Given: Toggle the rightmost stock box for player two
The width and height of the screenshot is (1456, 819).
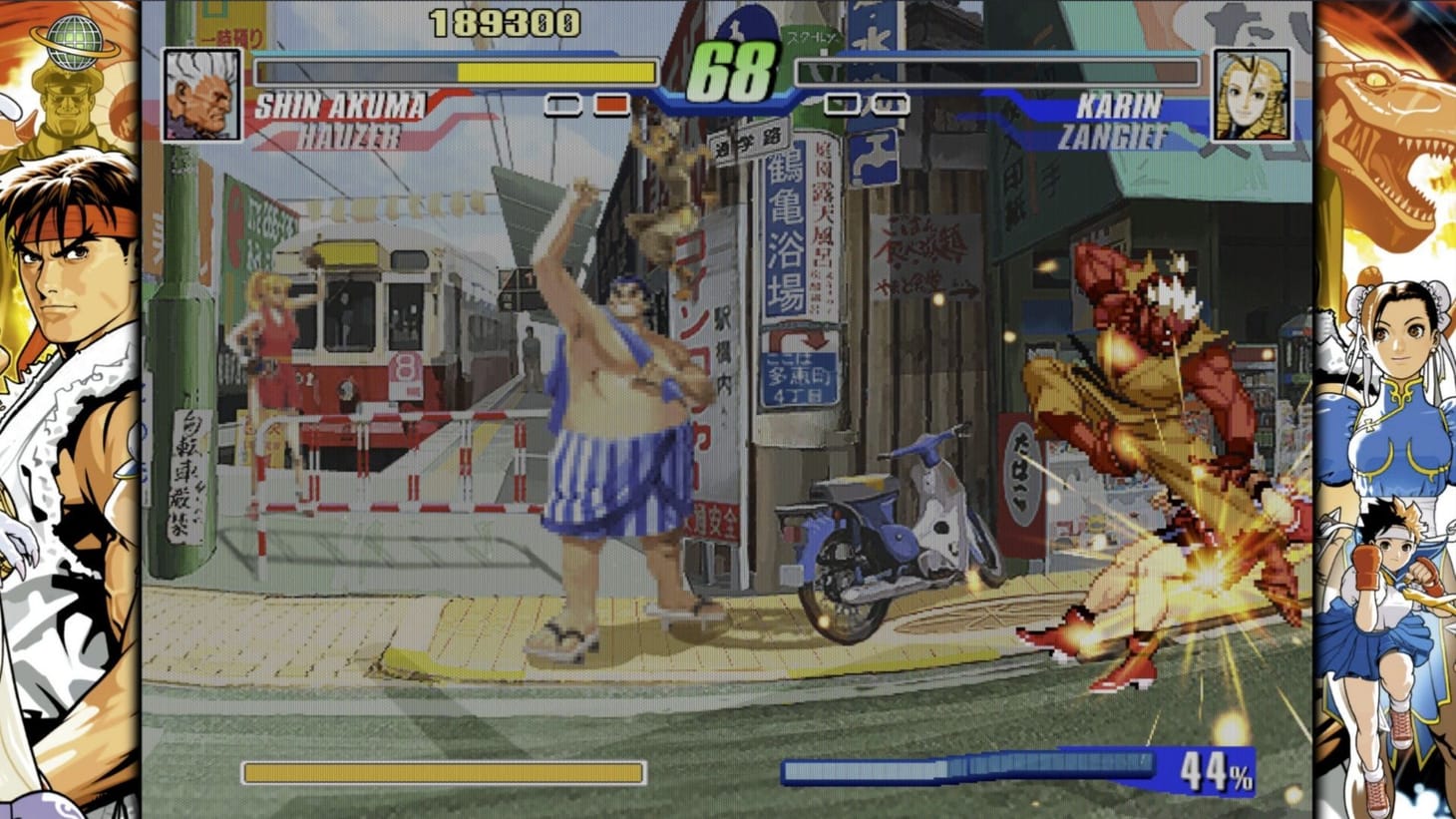Looking at the screenshot, I should pyautogui.click(x=884, y=101).
